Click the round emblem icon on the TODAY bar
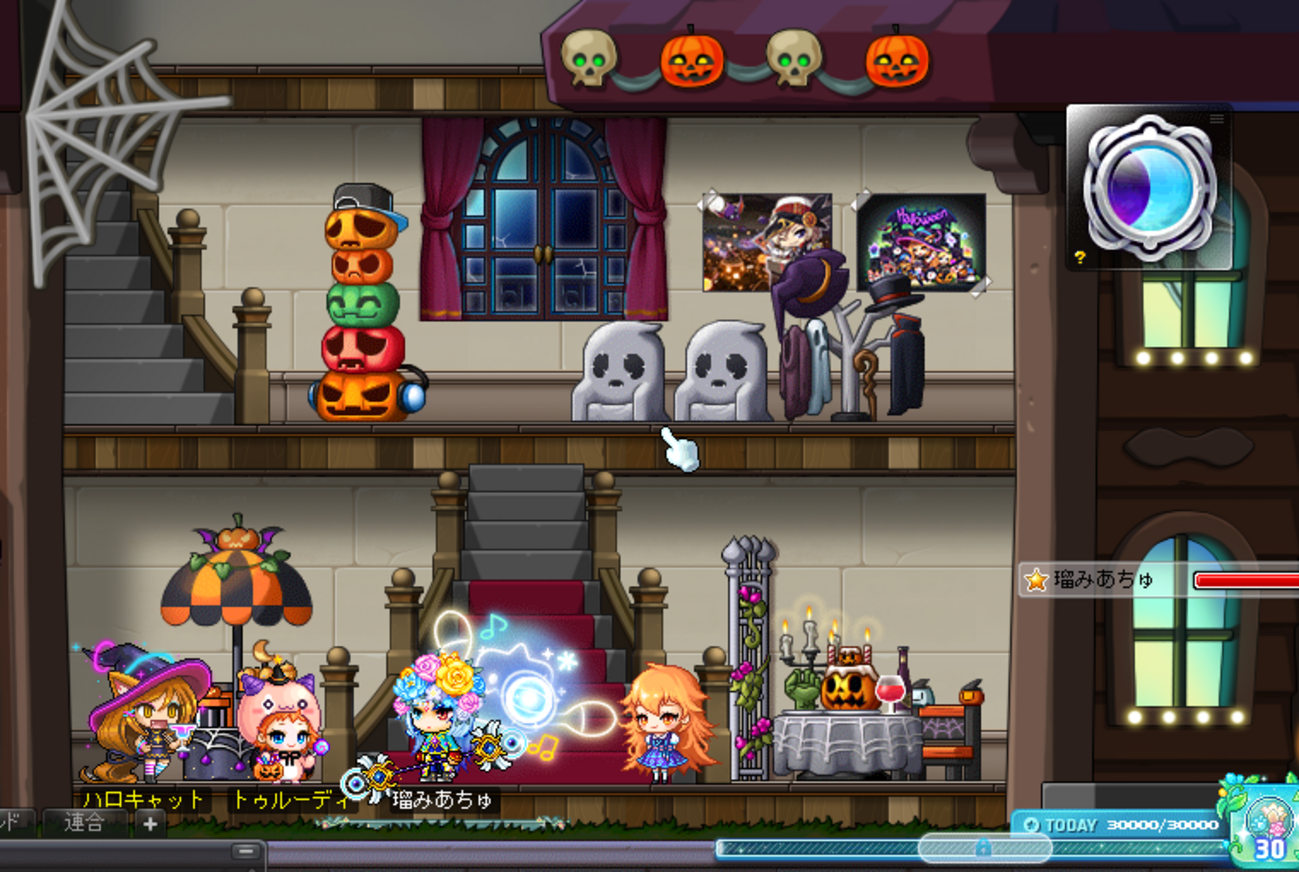Screen dimensions: 1299x872 point(1033,825)
